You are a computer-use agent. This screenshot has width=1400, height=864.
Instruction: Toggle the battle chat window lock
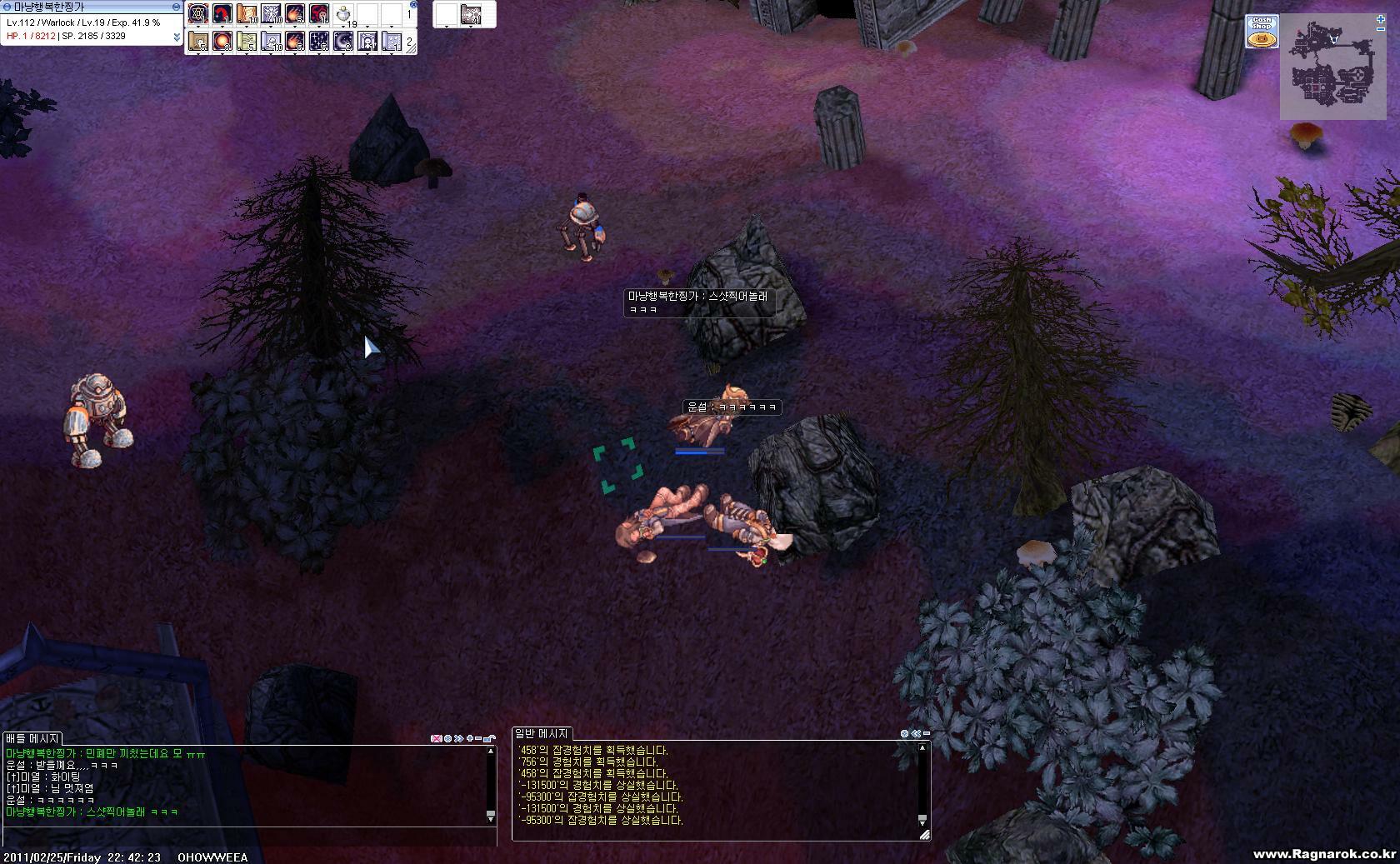pyautogui.click(x=490, y=738)
